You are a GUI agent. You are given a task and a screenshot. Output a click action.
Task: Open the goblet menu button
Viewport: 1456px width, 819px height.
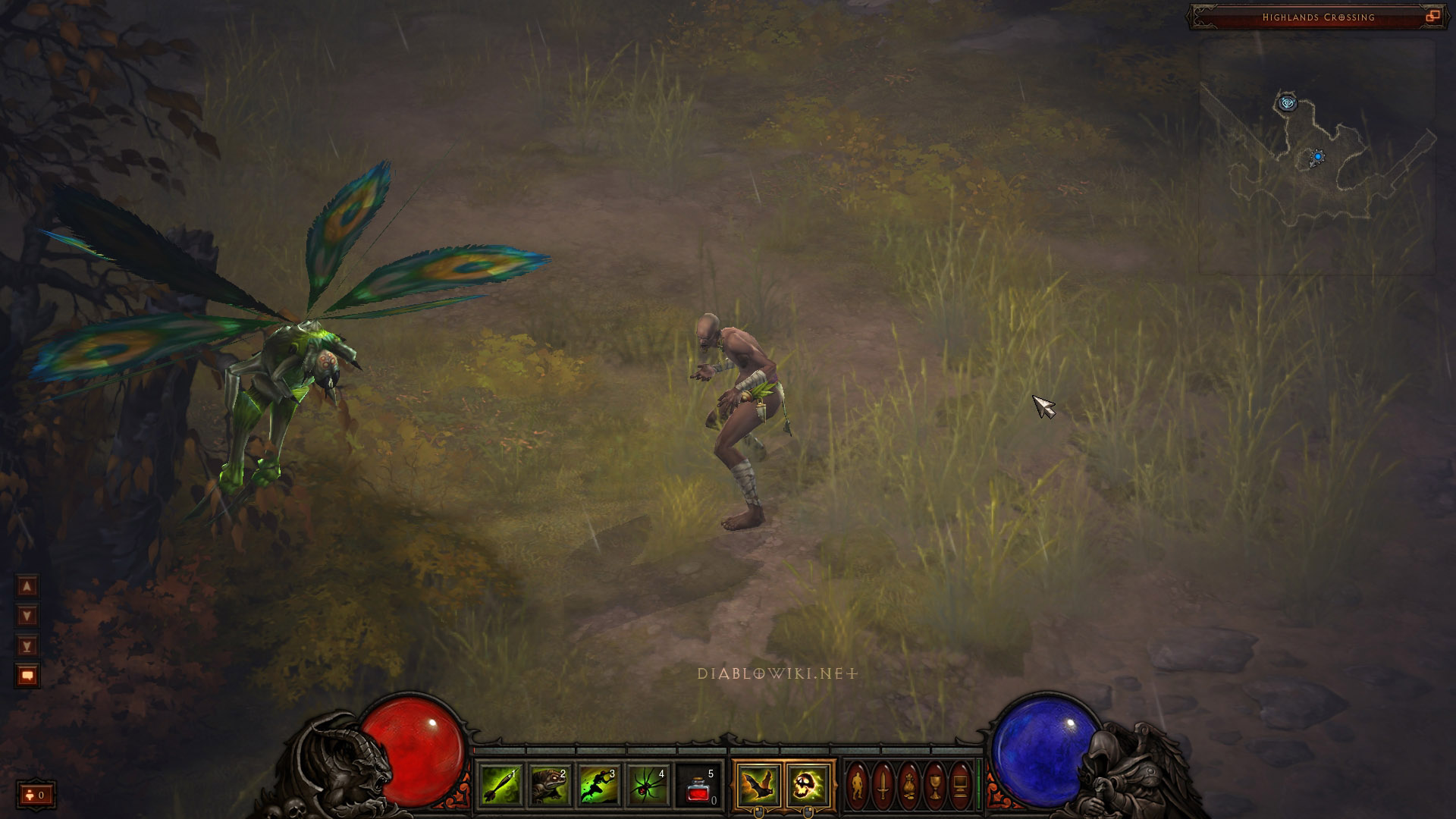click(934, 786)
